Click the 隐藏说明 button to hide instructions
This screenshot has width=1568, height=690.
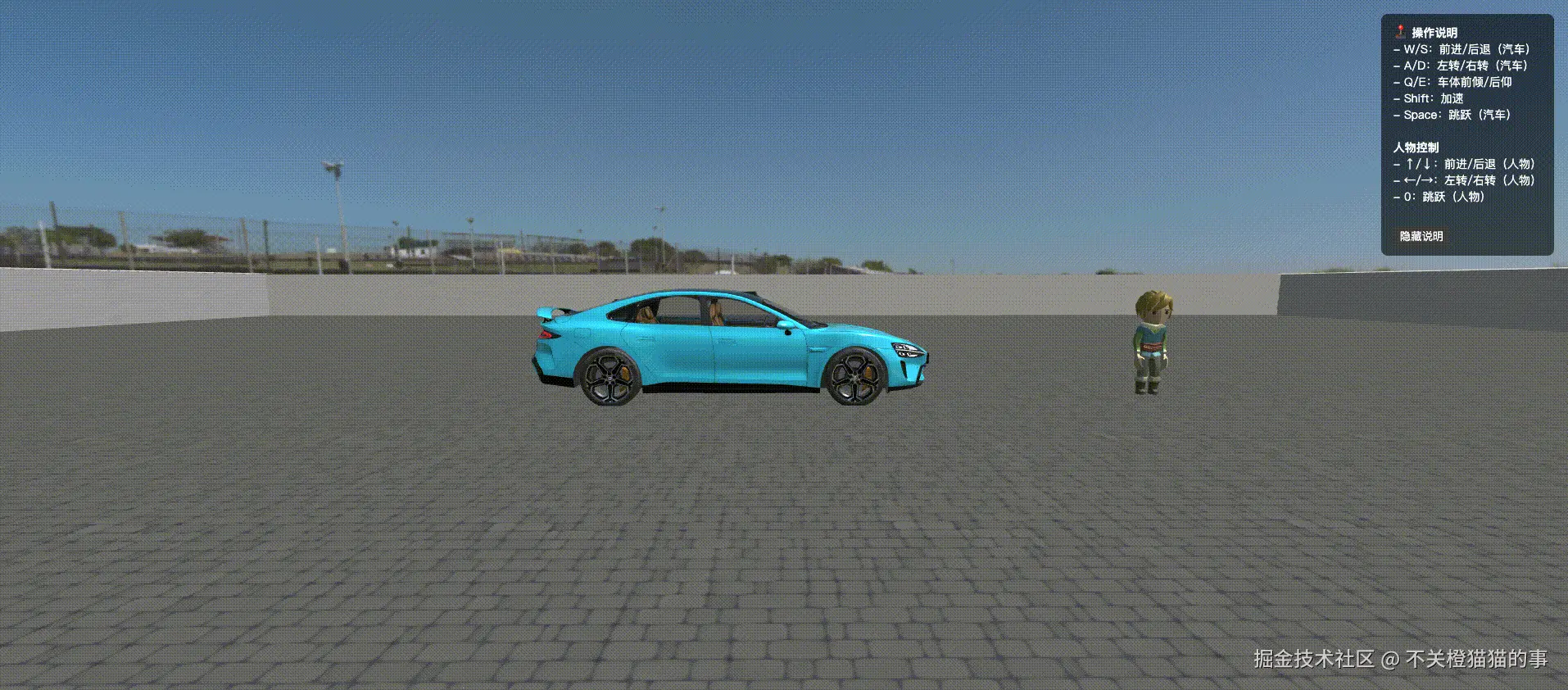[x=1421, y=236]
